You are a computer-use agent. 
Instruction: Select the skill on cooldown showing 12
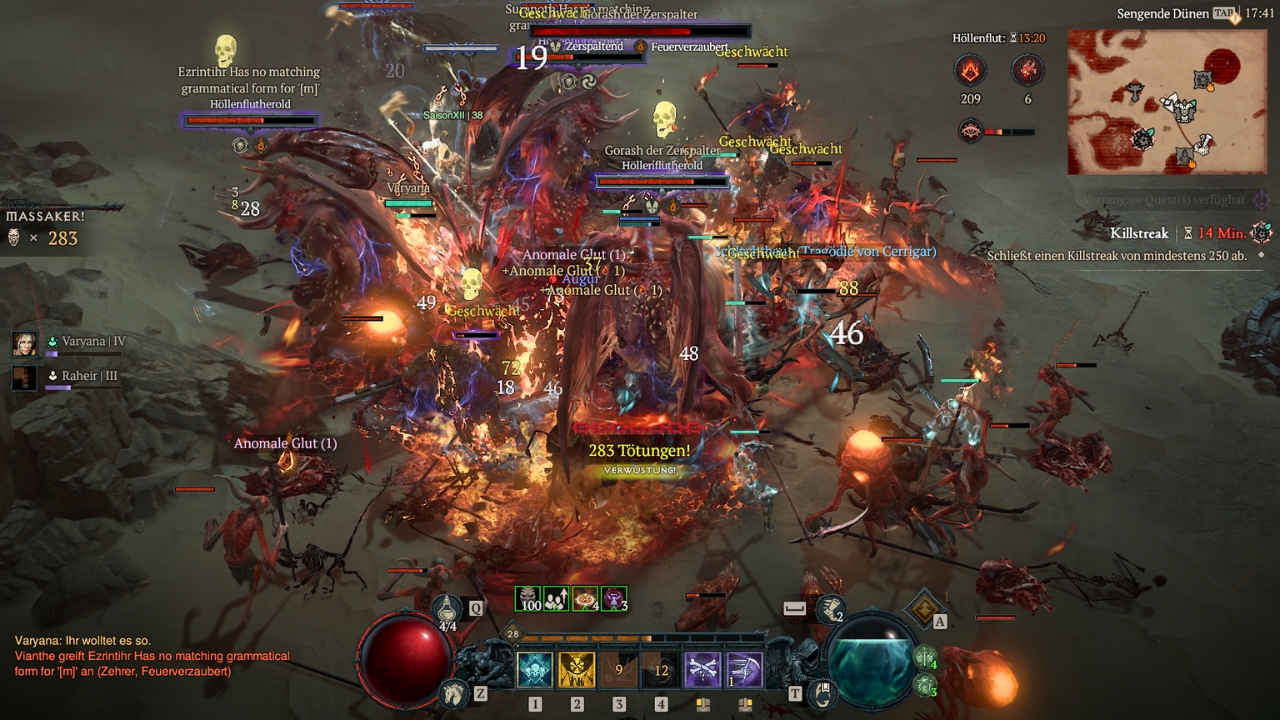pyautogui.click(x=661, y=669)
